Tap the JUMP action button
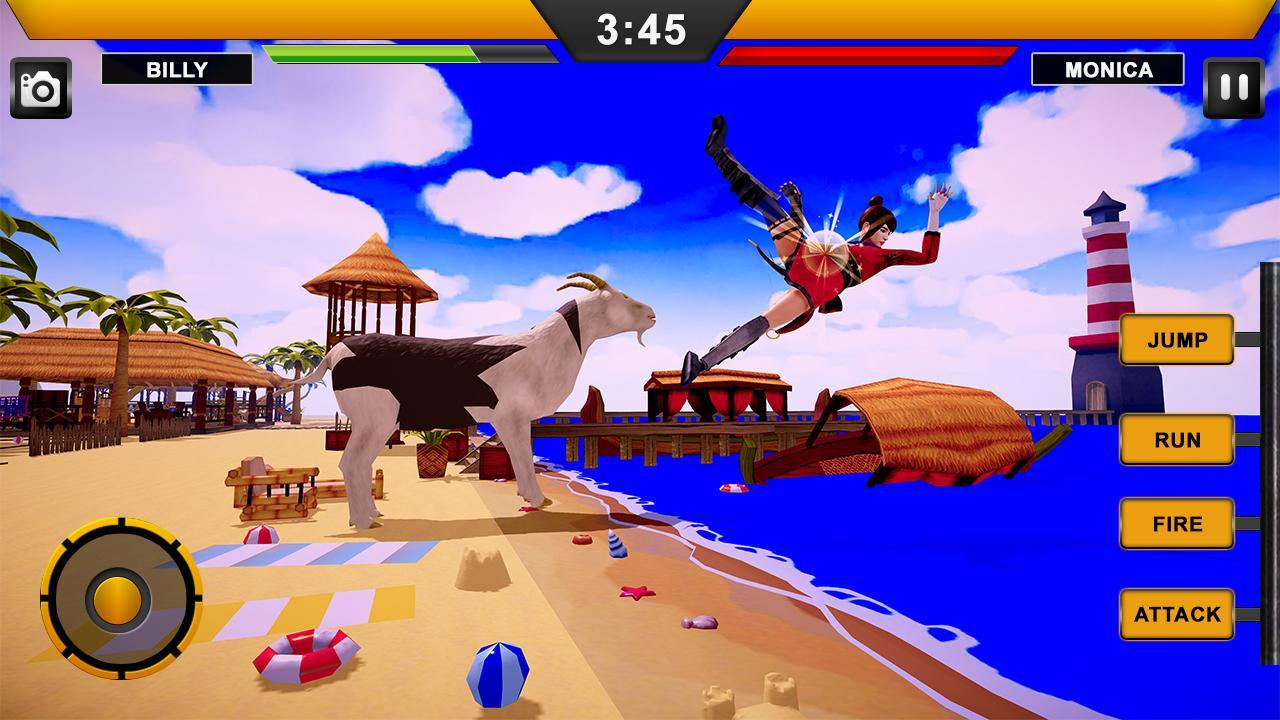 [x=1177, y=340]
